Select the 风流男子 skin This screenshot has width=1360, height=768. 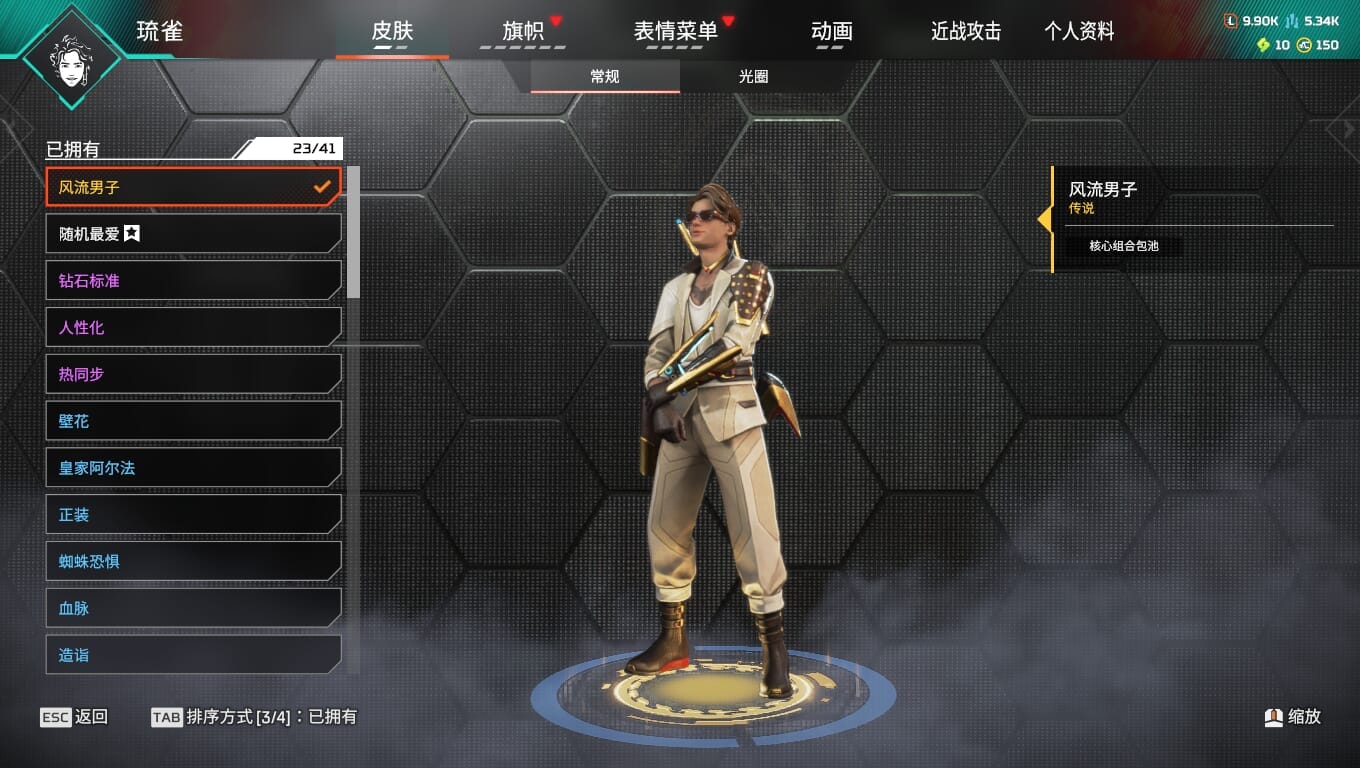[x=193, y=187]
